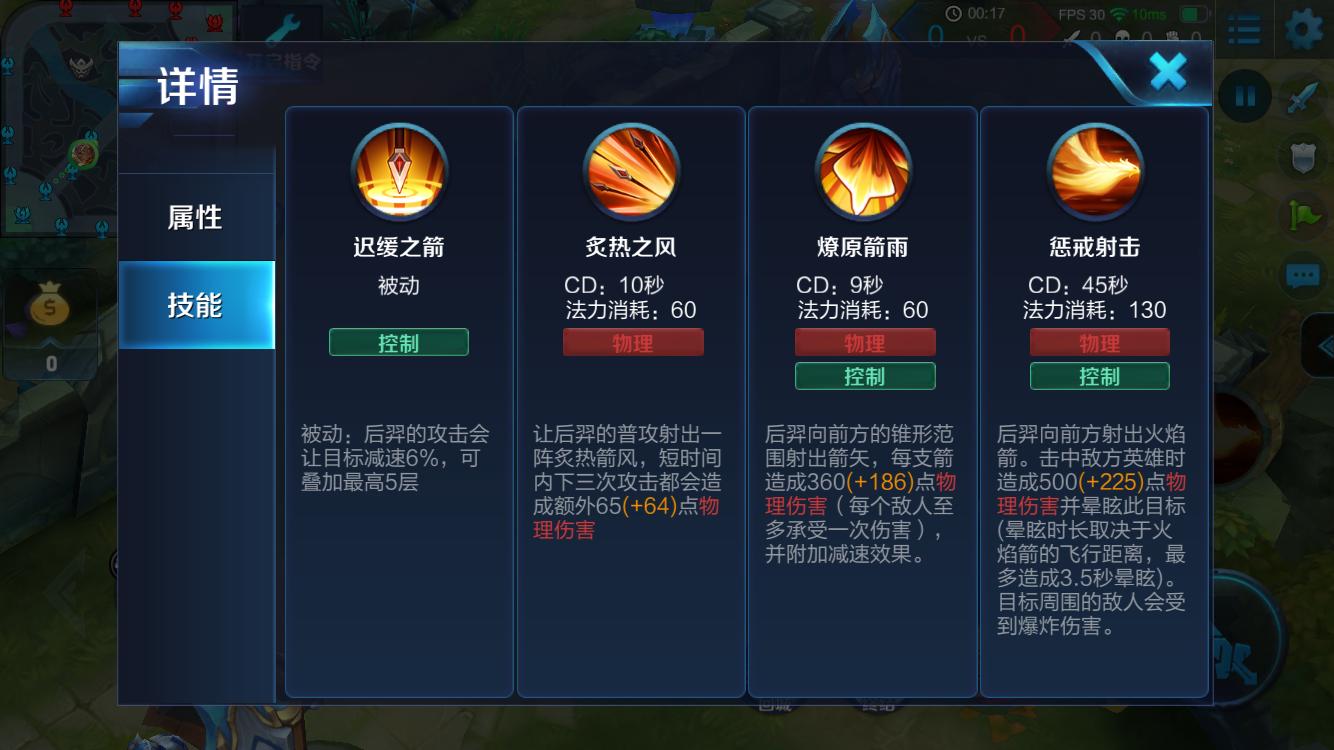The image size is (1334, 750).
Task: Switch to the 技能 tab
Action: point(196,304)
